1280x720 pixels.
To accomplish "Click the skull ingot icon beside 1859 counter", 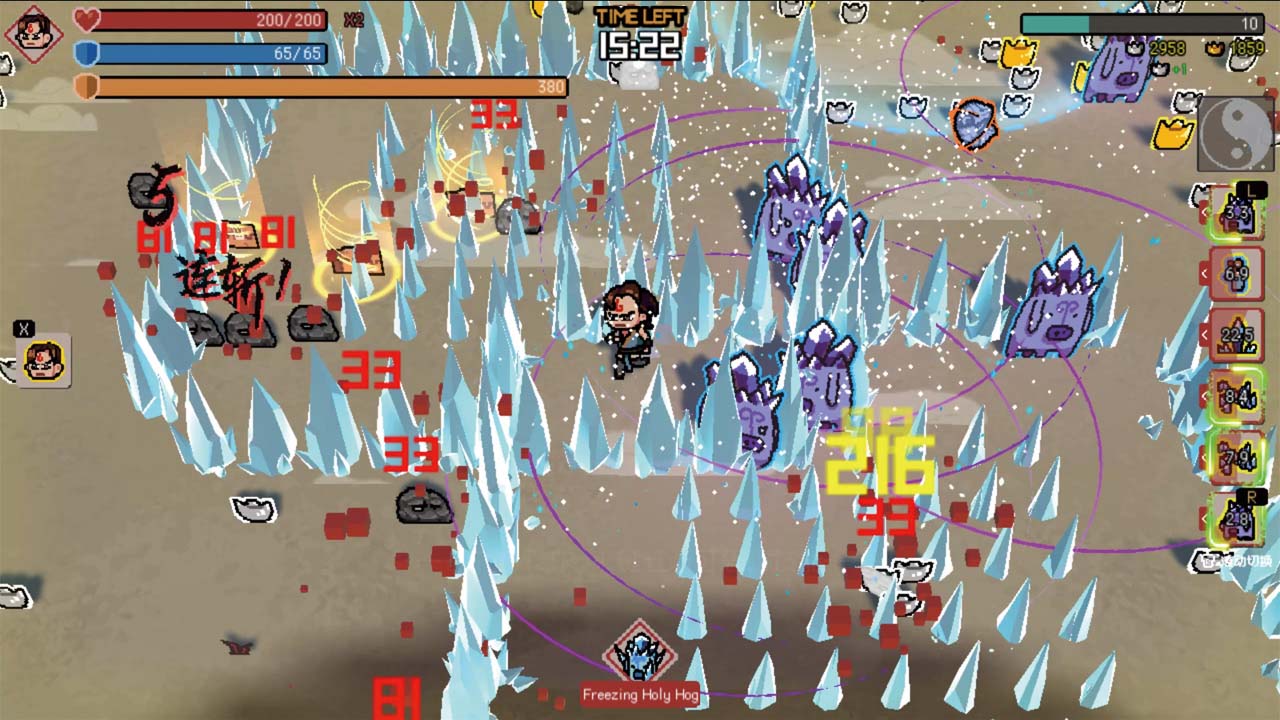I will coord(1213,49).
